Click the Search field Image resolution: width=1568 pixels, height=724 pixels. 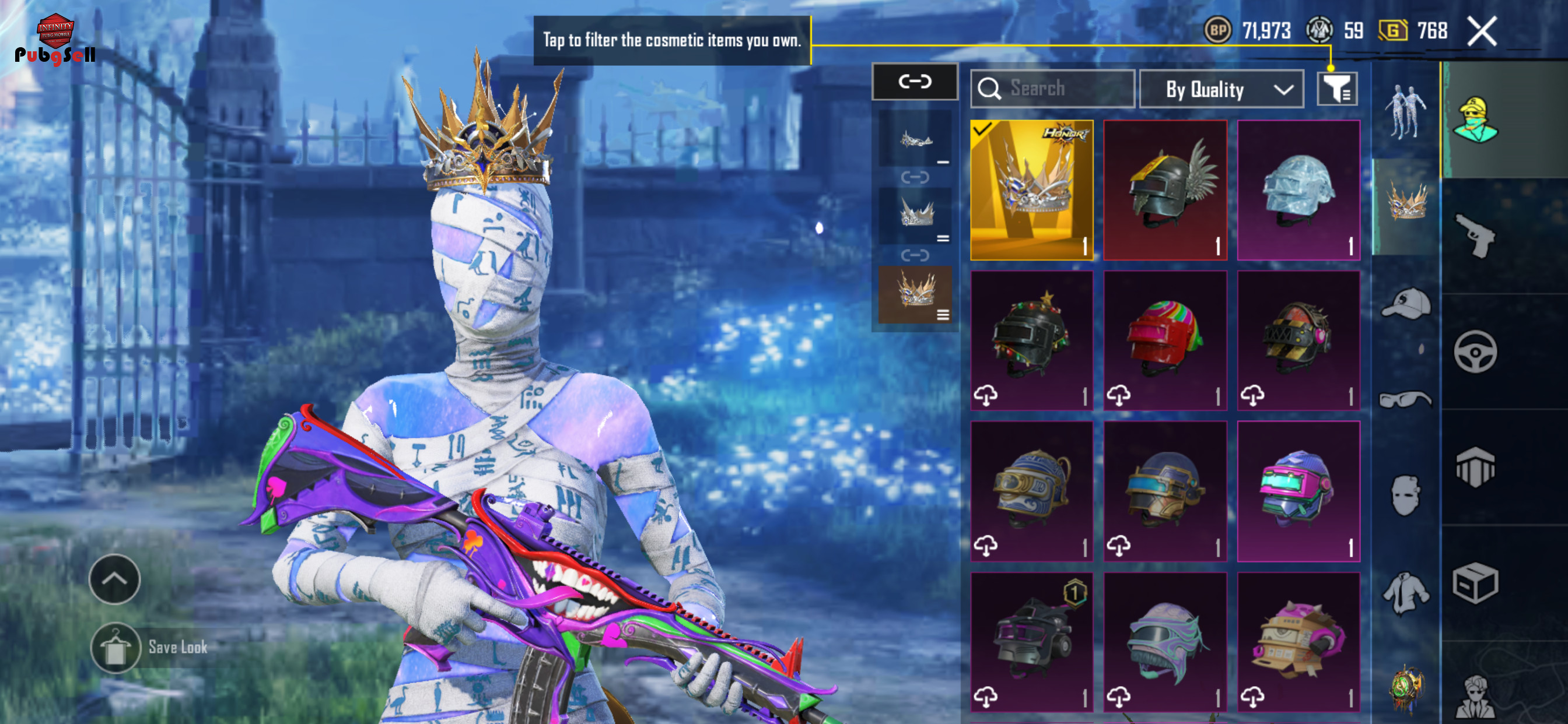coord(1052,89)
